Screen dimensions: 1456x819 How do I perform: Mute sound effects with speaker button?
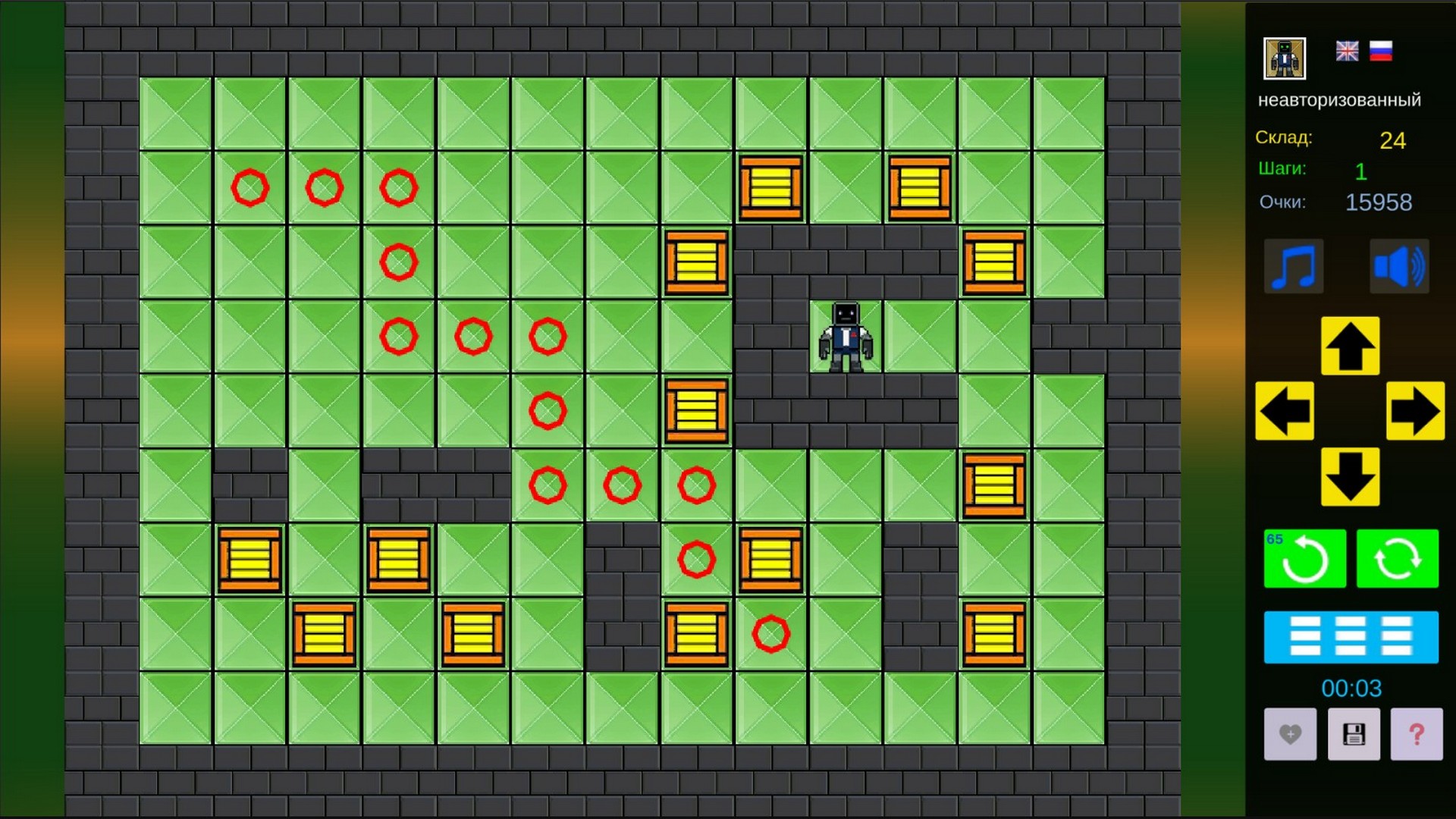[x=1399, y=267]
